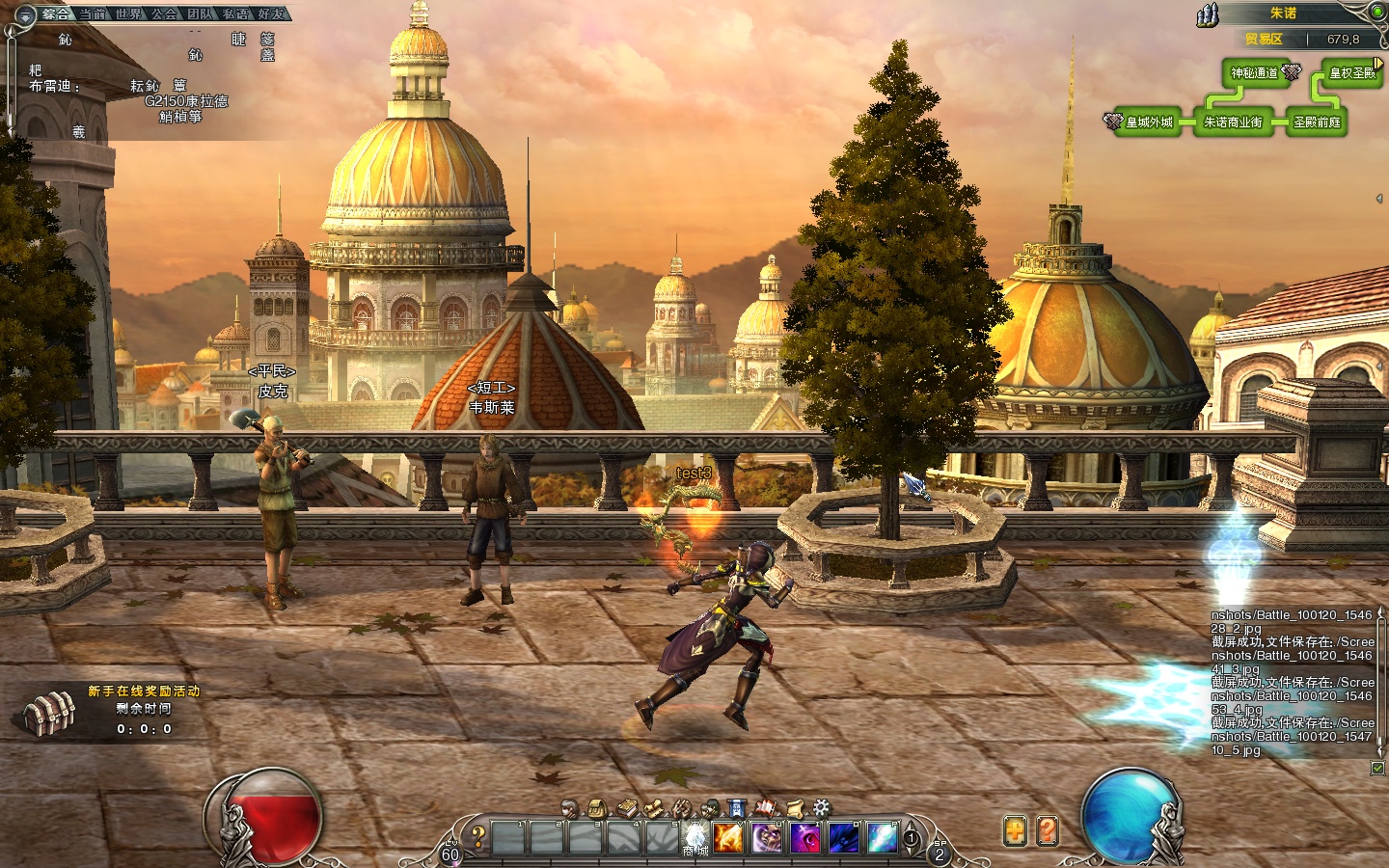Switch to the 世界 chat tab
Viewport: 1389px width, 868px height.
click(x=128, y=14)
